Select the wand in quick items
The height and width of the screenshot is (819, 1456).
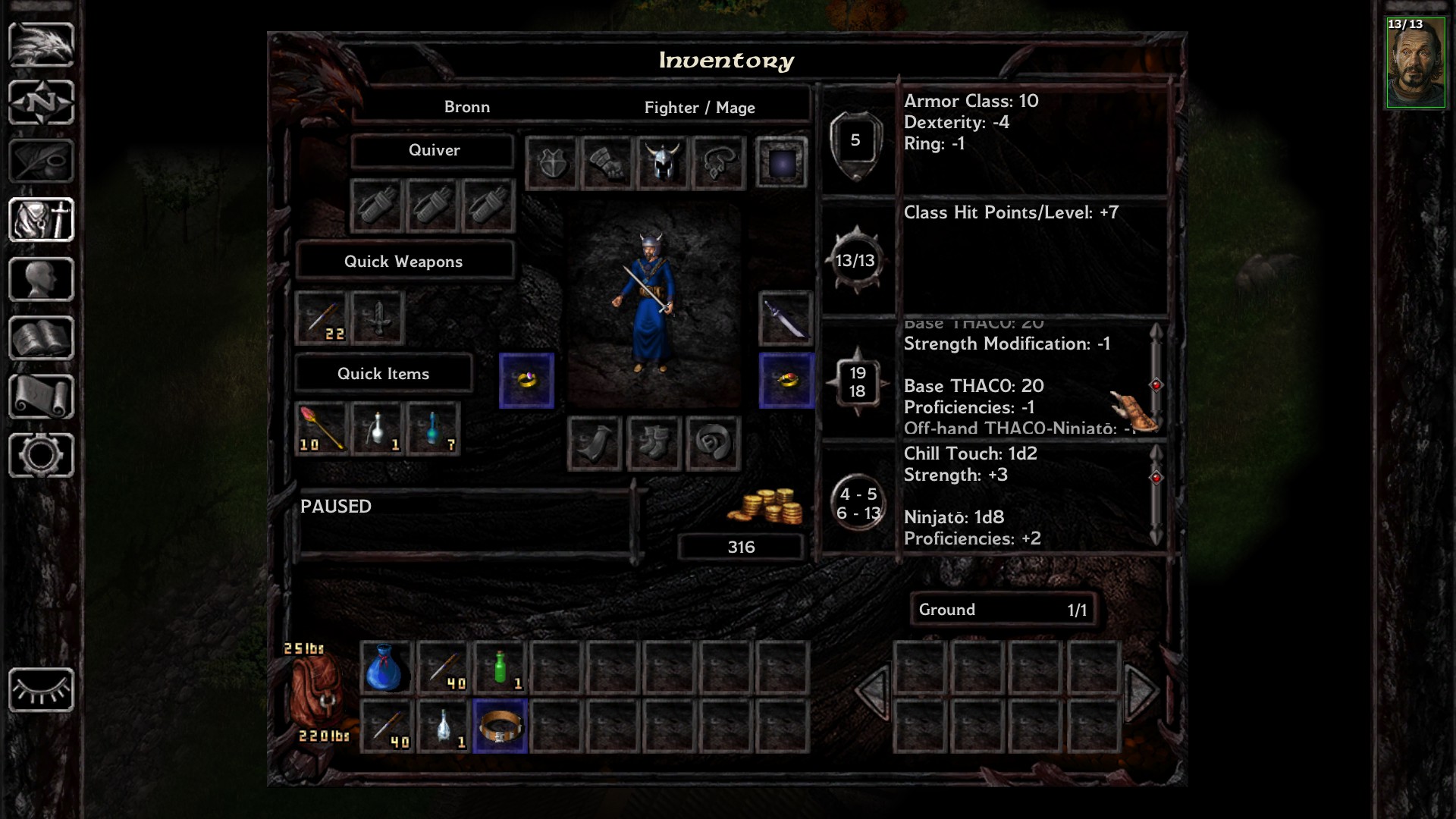pos(322,429)
